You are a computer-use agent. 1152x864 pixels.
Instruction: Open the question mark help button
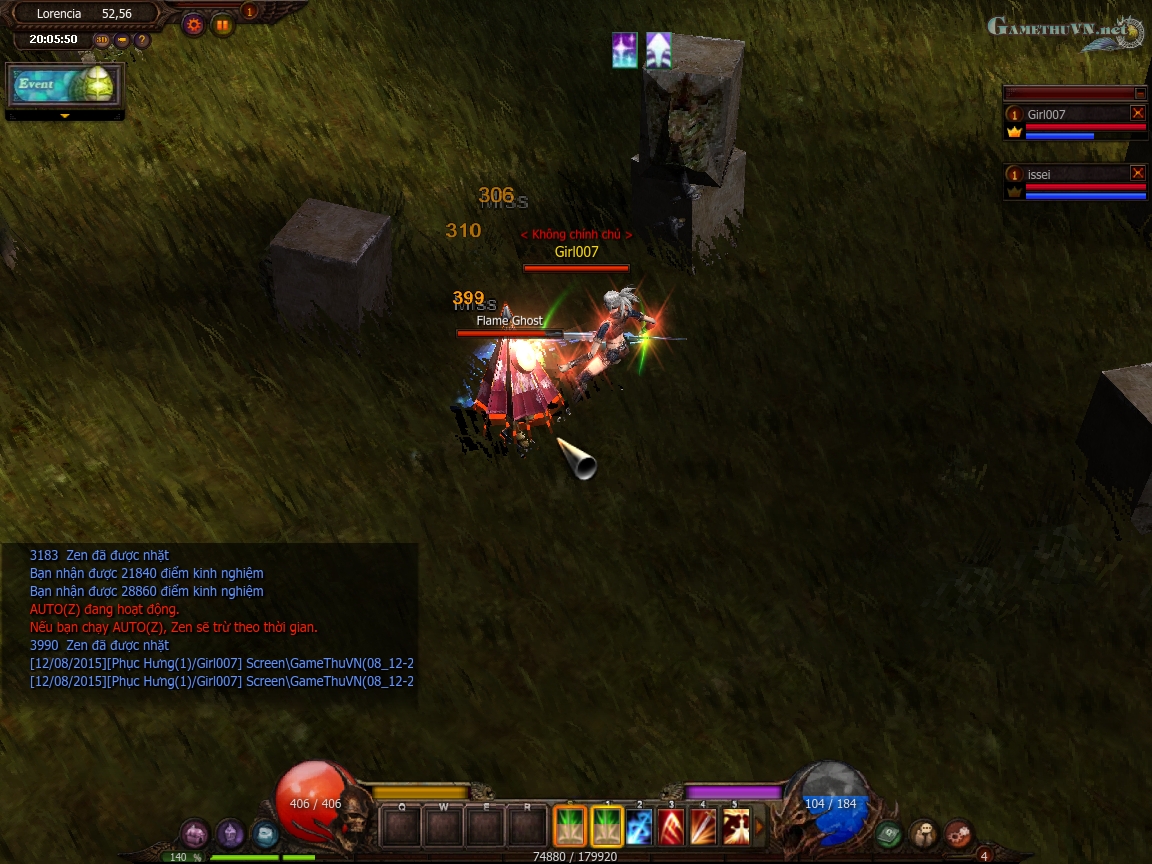tap(142, 40)
